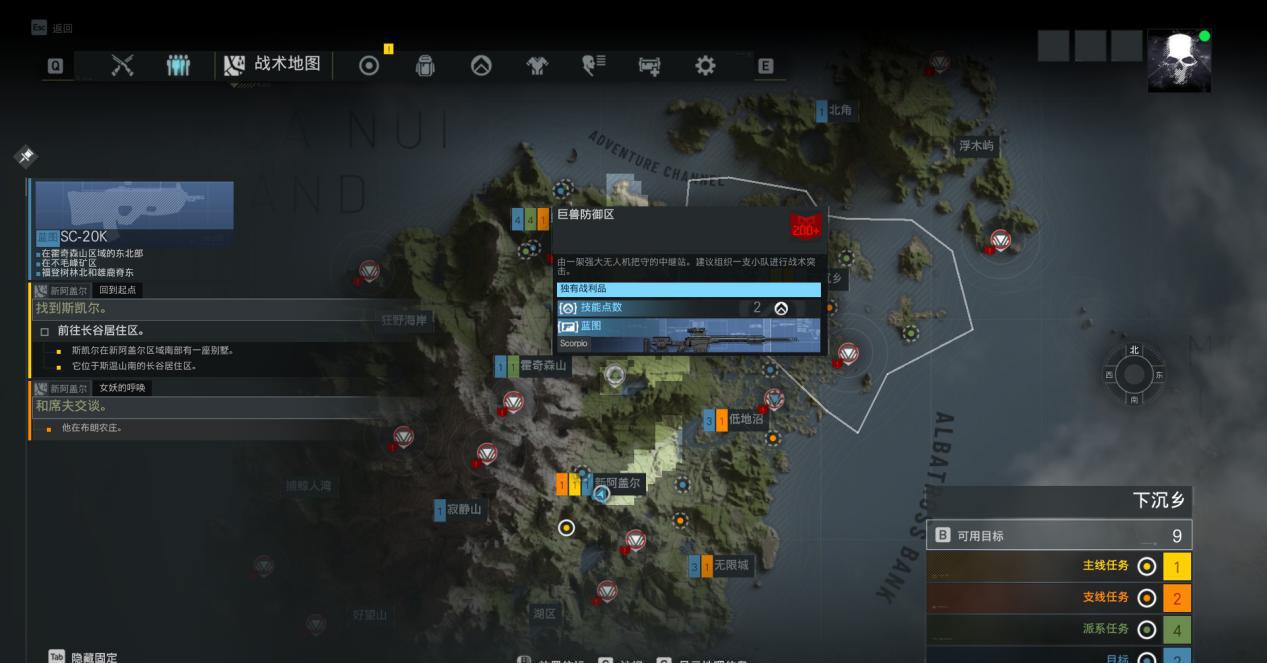Toggle the 支线任务 side mission filter
This screenshot has width=1267, height=663.
click(1147, 598)
